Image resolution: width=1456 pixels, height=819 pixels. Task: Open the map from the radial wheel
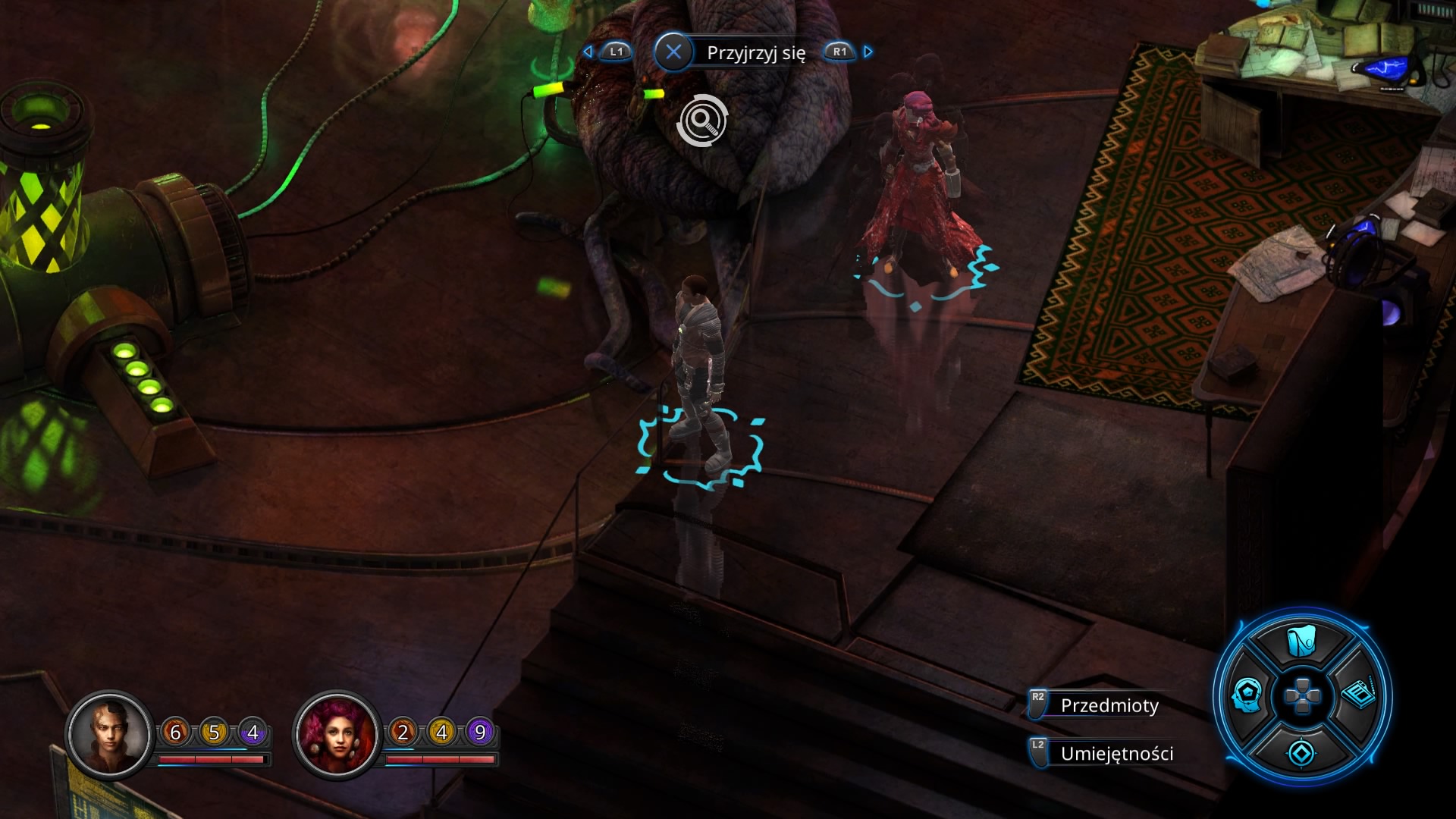(x=1301, y=642)
